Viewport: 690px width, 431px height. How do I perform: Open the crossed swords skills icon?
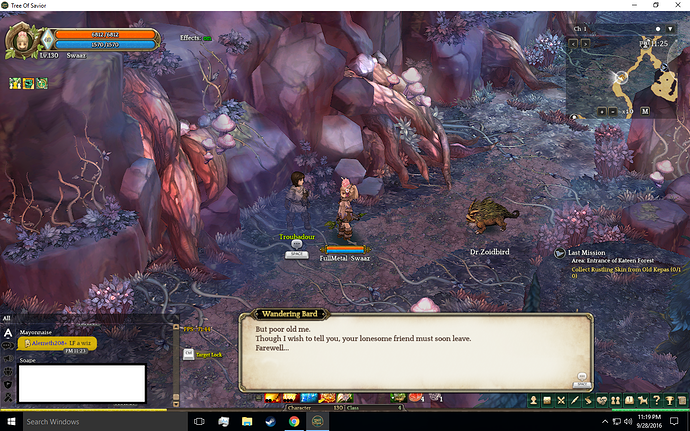coord(561,400)
